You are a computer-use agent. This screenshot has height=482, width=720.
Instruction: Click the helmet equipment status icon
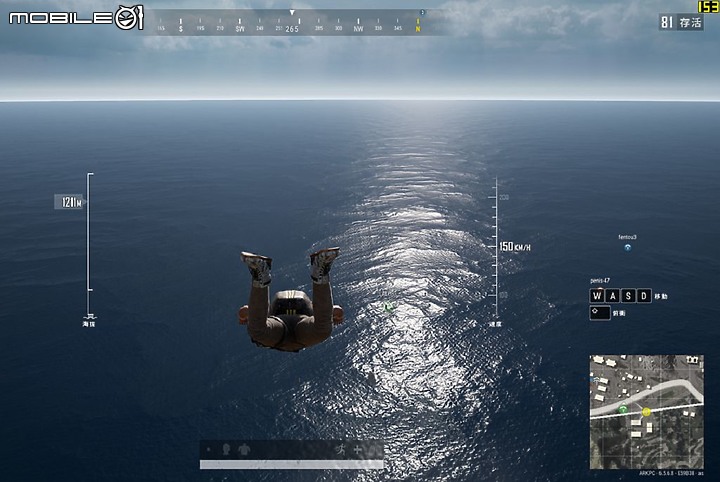pos(224,449)
